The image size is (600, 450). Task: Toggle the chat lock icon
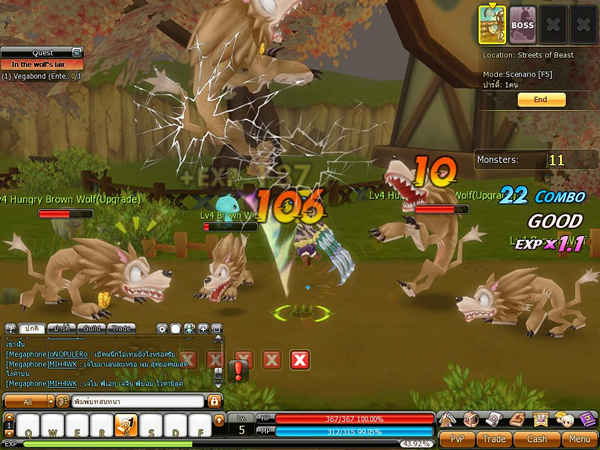point(214,401)
